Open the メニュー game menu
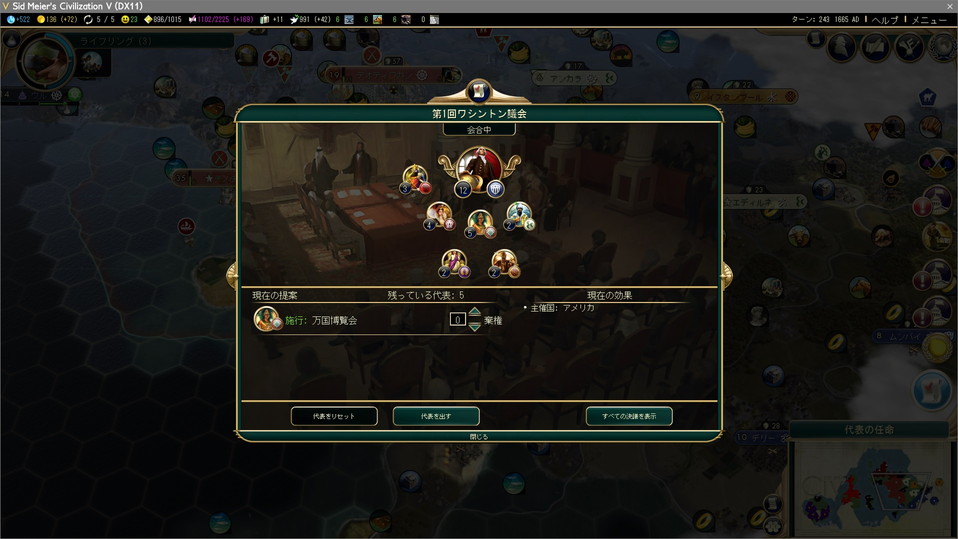The height and width of the screenshot is (539, 958). (929, 20)
